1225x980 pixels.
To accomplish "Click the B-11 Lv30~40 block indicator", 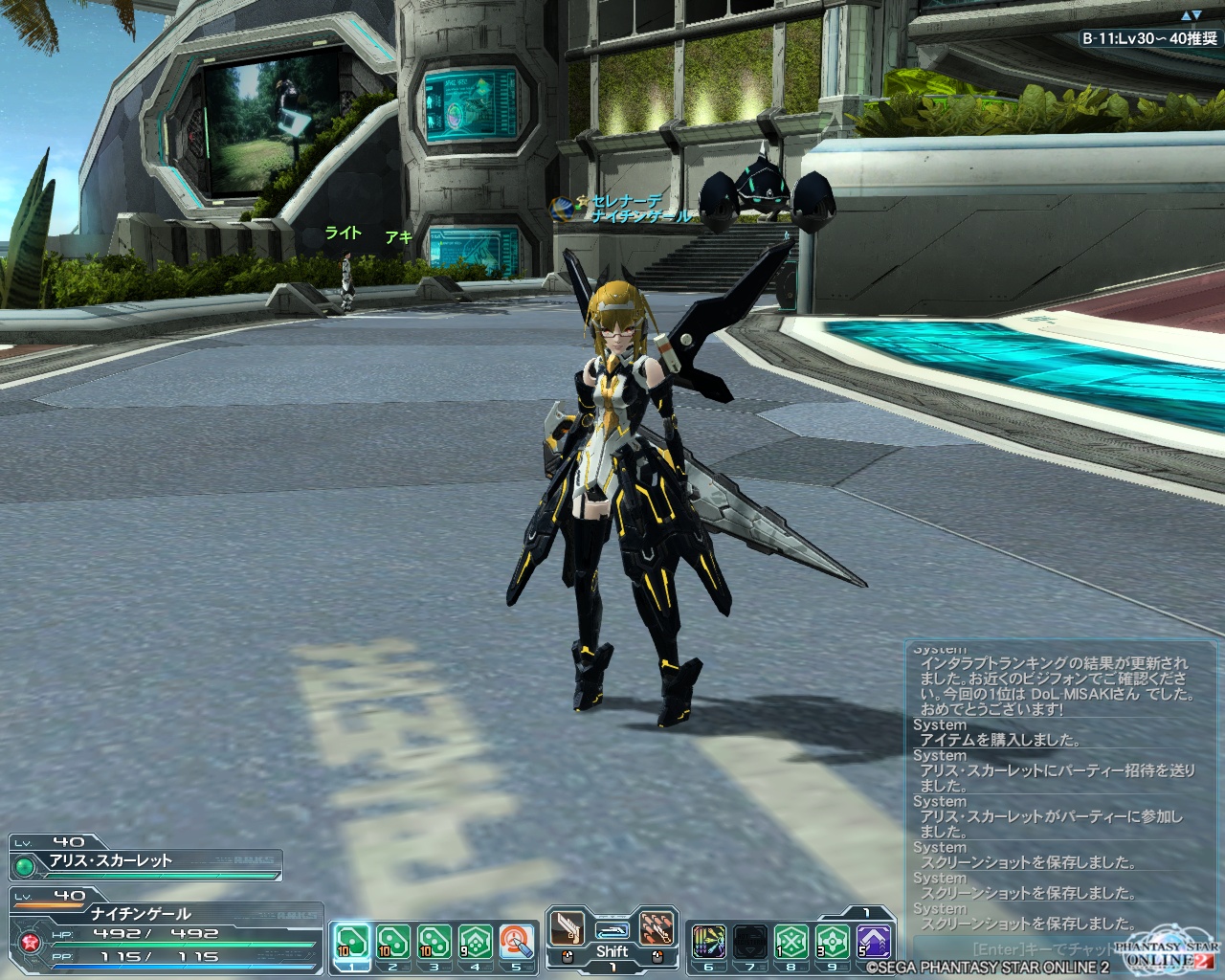I will [1147, 39].
